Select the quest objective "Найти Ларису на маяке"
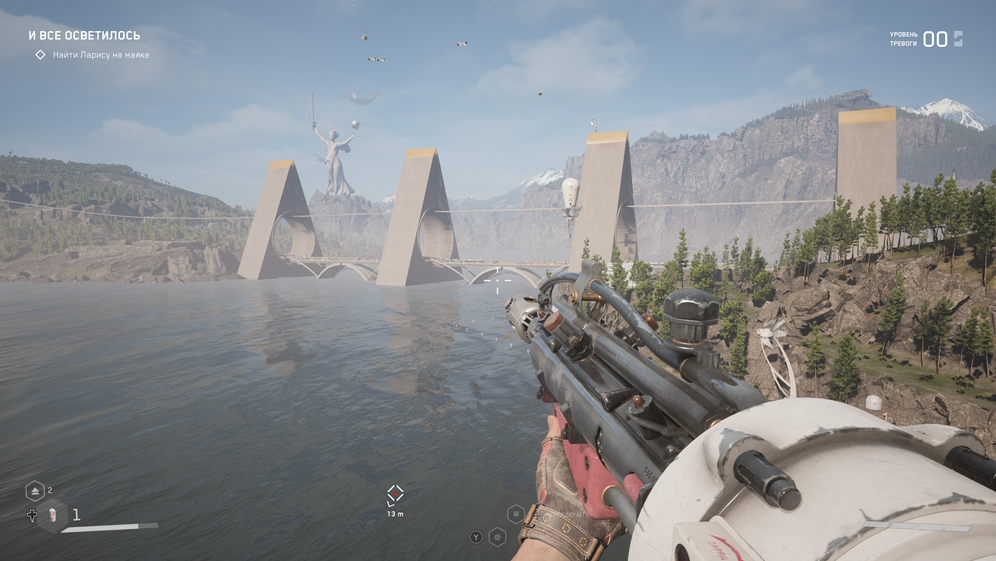 [100, 55]
